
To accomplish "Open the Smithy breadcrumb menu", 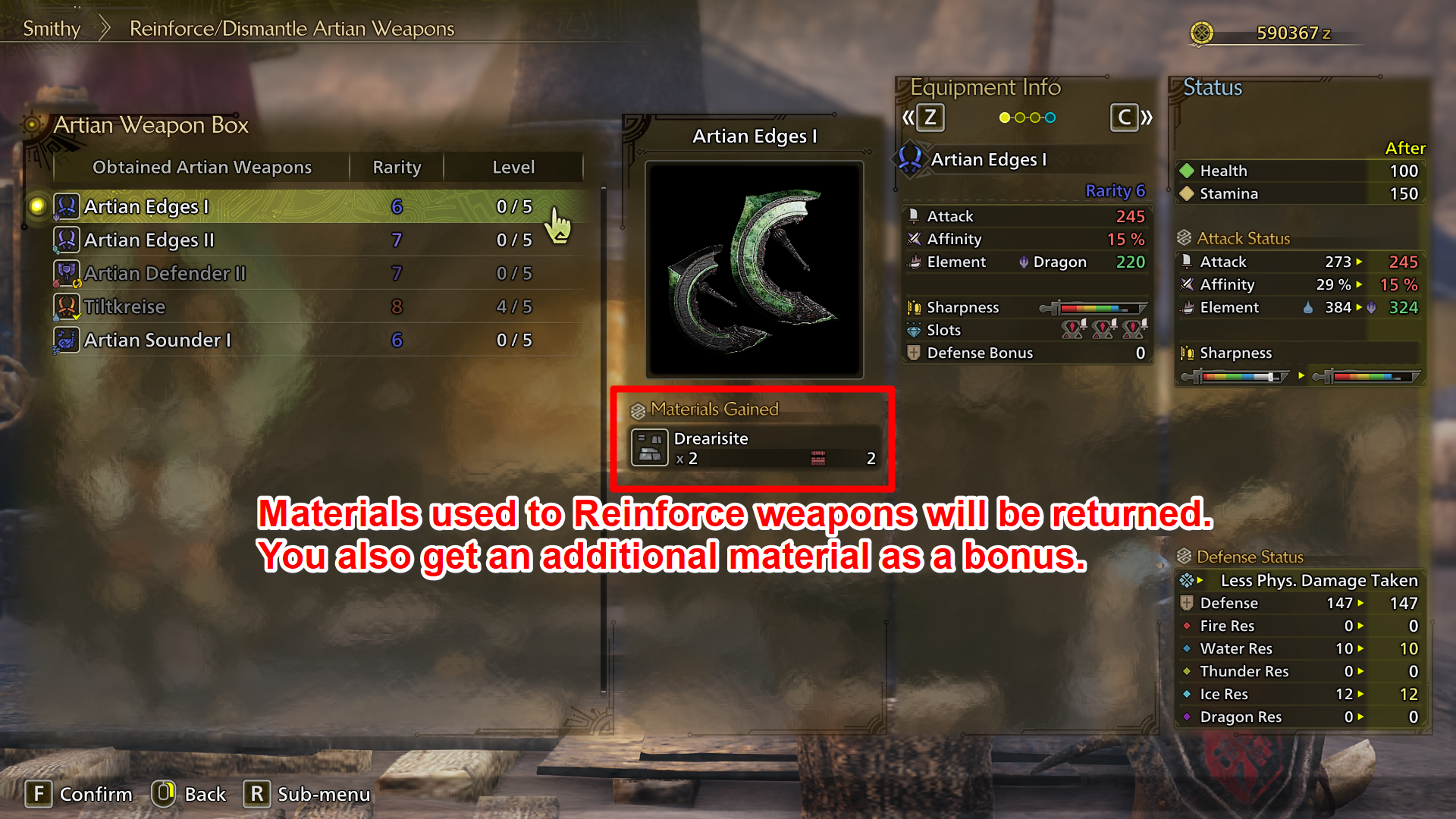I will tap(52, 28).
